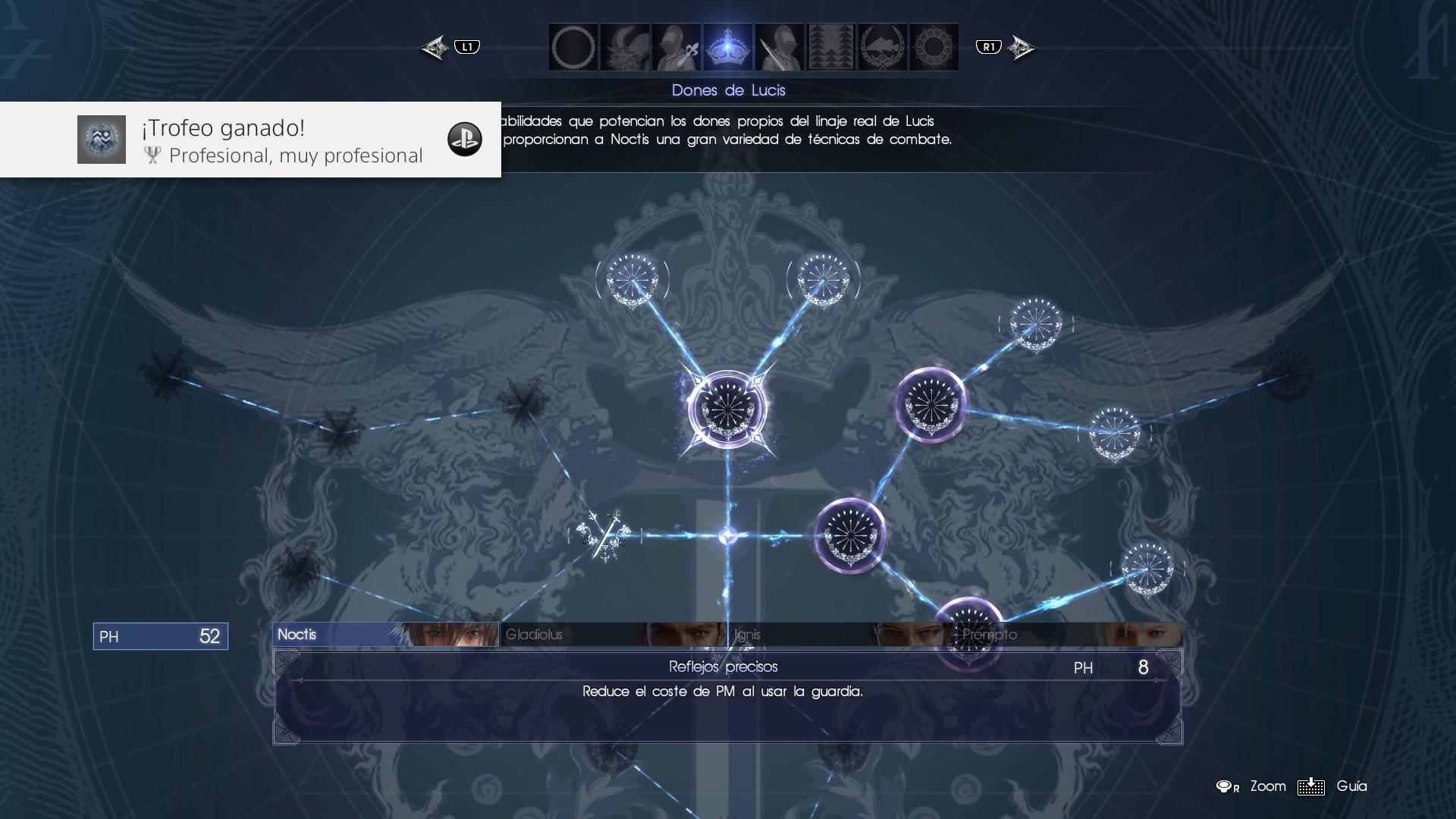Choose the Ignis character tab

click(840, 635)
